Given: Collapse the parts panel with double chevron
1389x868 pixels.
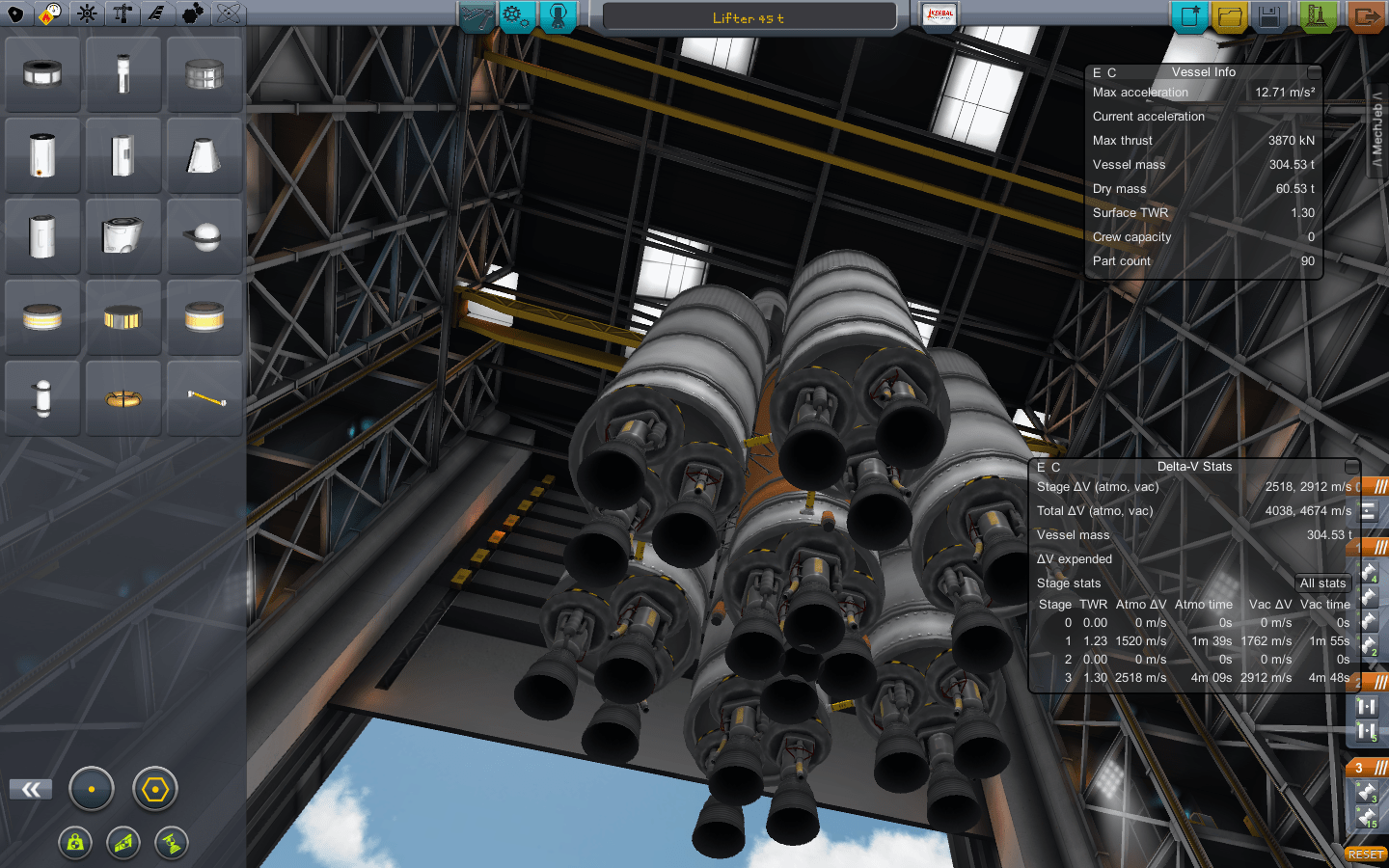Looking at the screenshot, I should [30, 788].
